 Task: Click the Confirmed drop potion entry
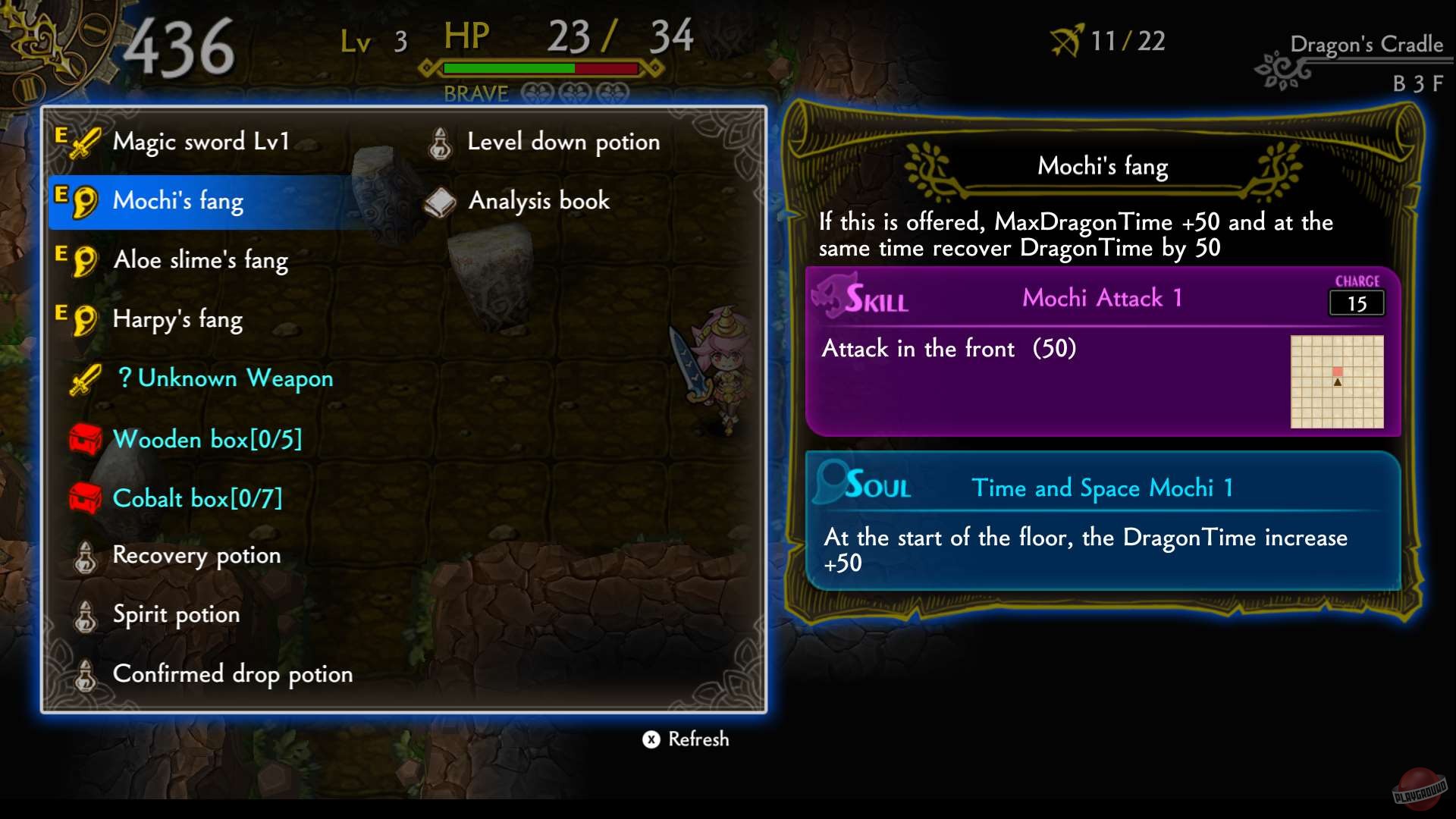click(231, 673)
